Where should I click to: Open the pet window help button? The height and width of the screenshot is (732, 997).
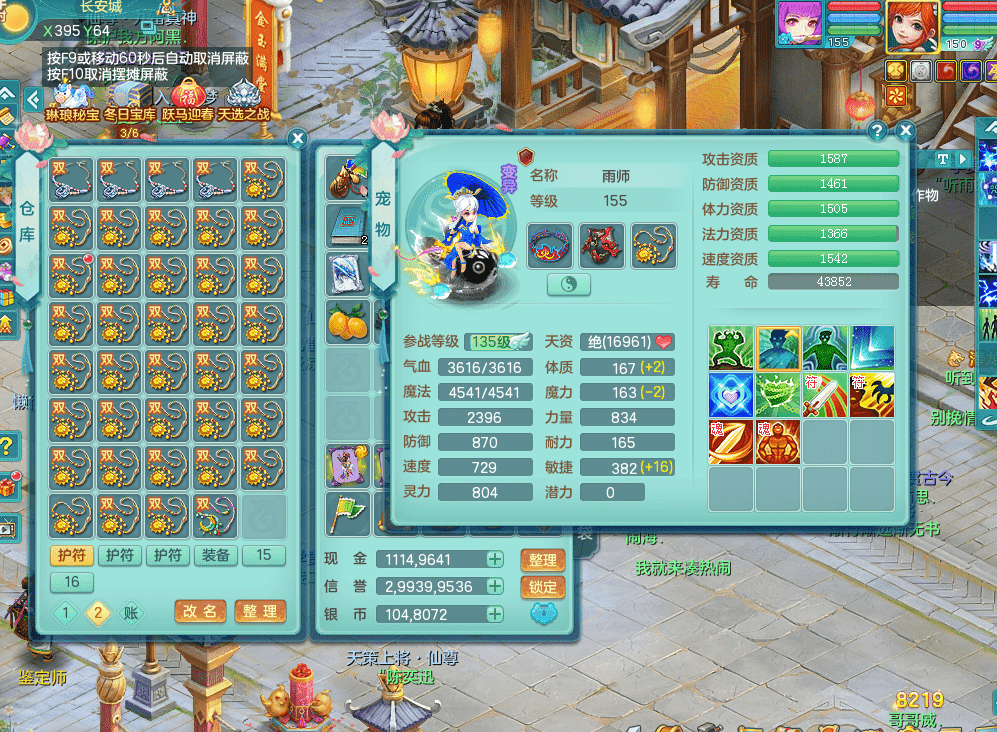coord(877,131)
